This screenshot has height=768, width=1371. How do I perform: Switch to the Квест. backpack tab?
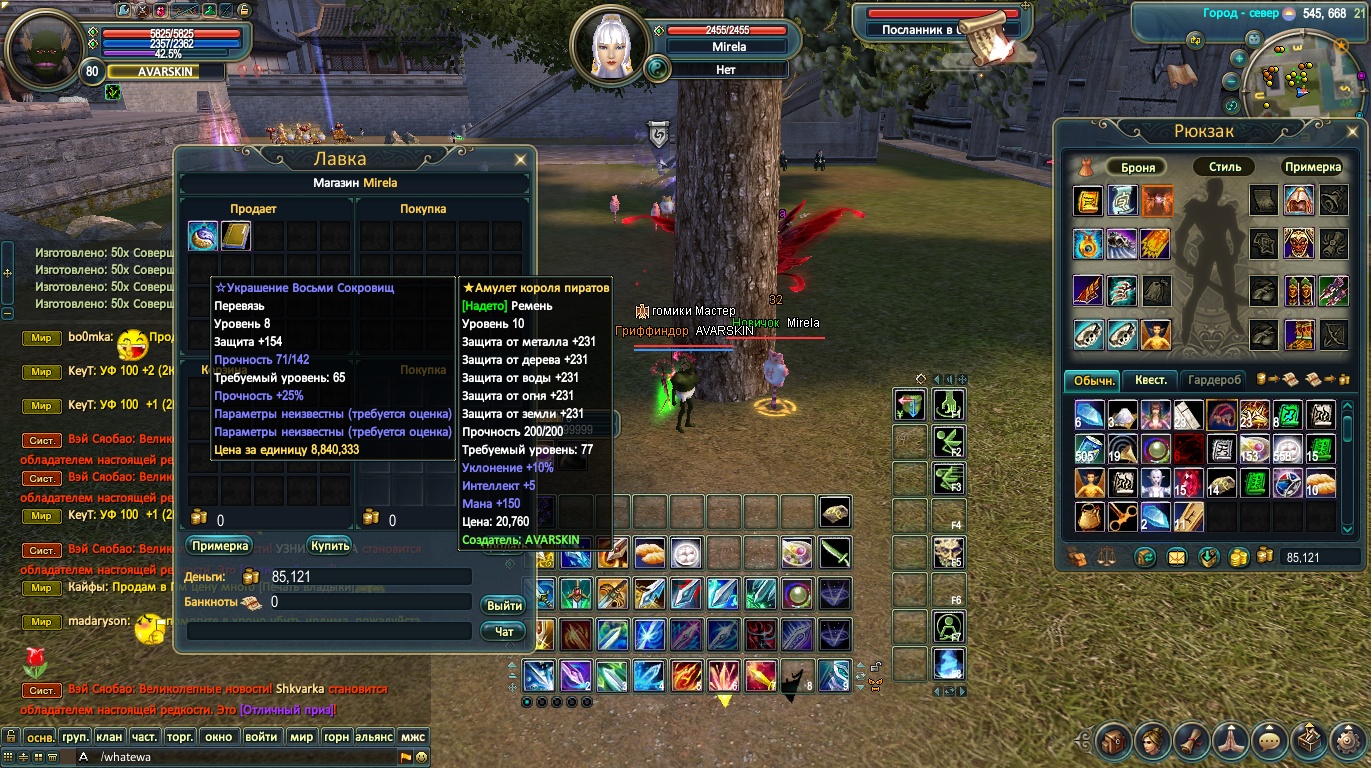[1150, 380]
